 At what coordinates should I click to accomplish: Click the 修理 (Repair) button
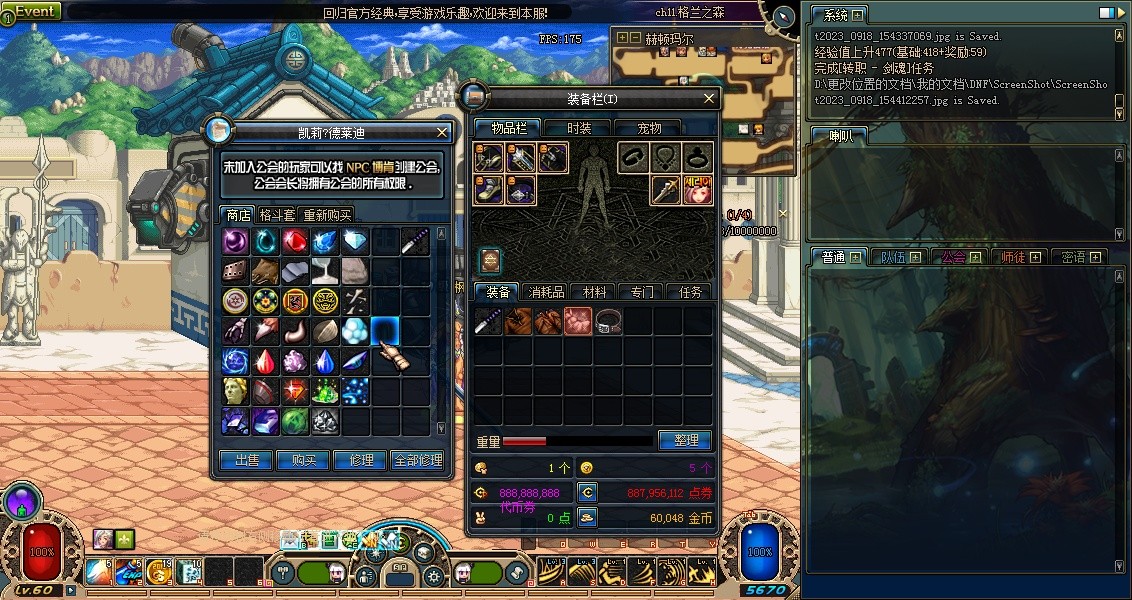tap(361, 460)
